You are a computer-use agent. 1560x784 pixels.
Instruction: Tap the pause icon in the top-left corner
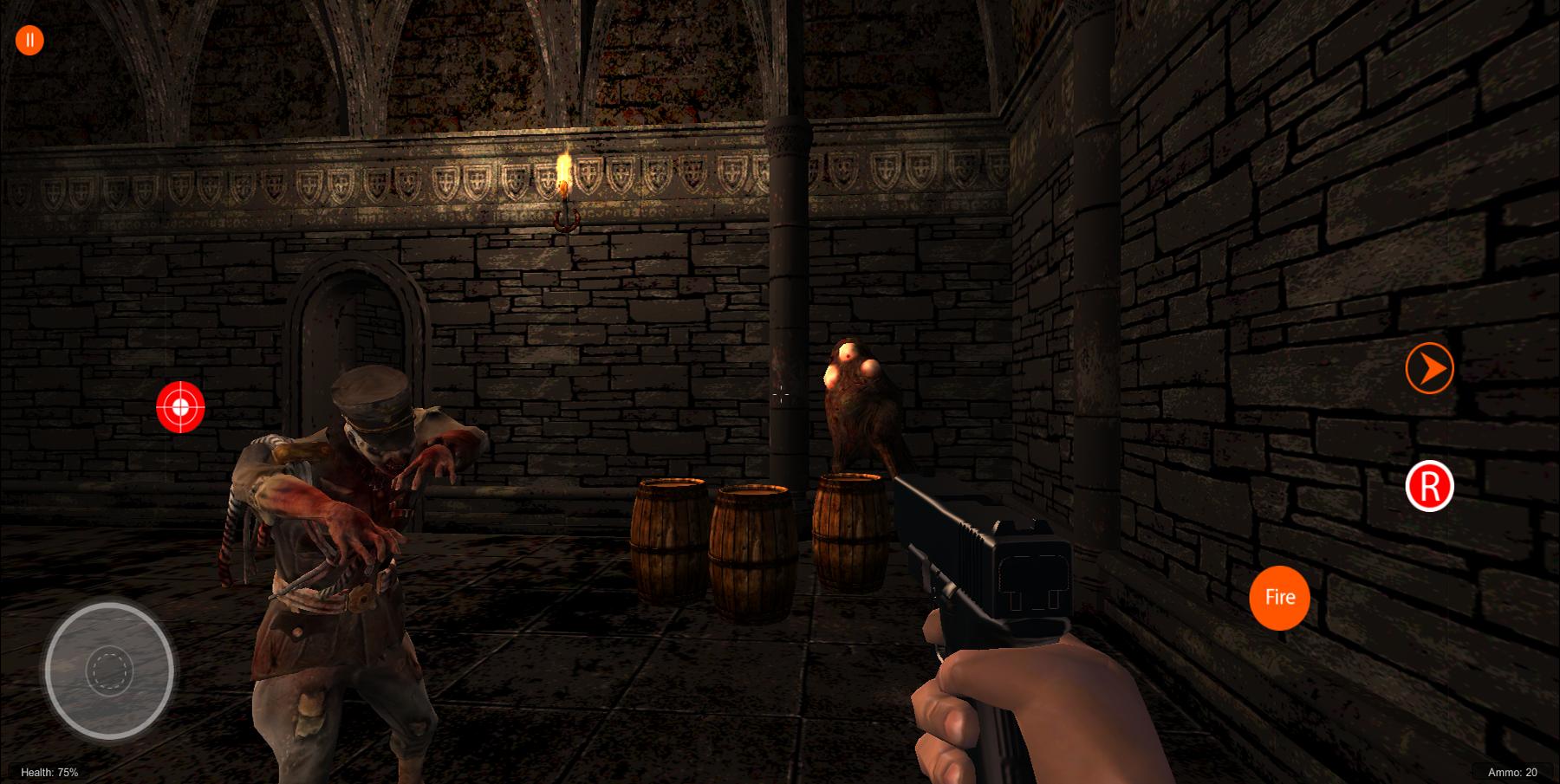coord(29,38)
